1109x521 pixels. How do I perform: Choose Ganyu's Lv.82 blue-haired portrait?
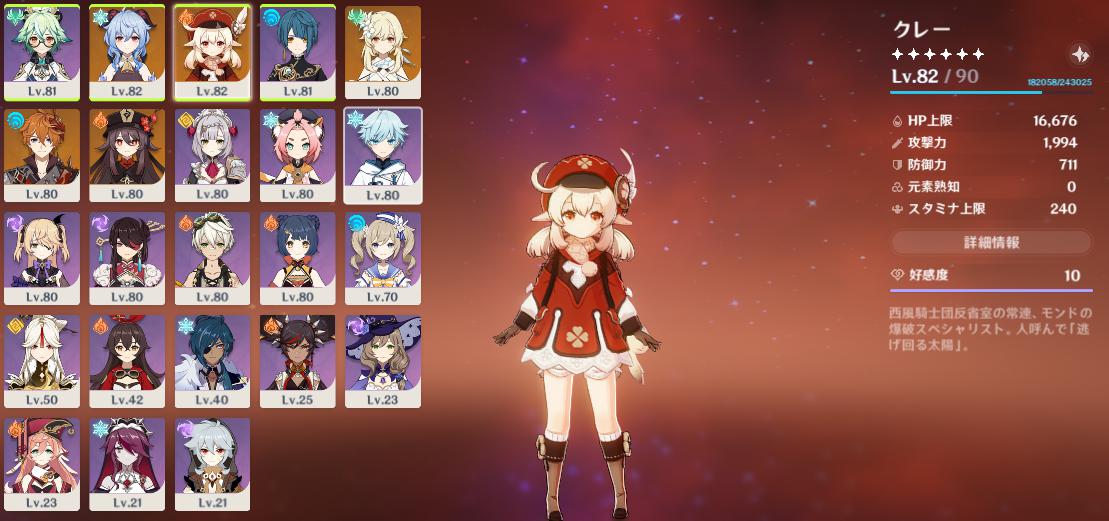127,52
